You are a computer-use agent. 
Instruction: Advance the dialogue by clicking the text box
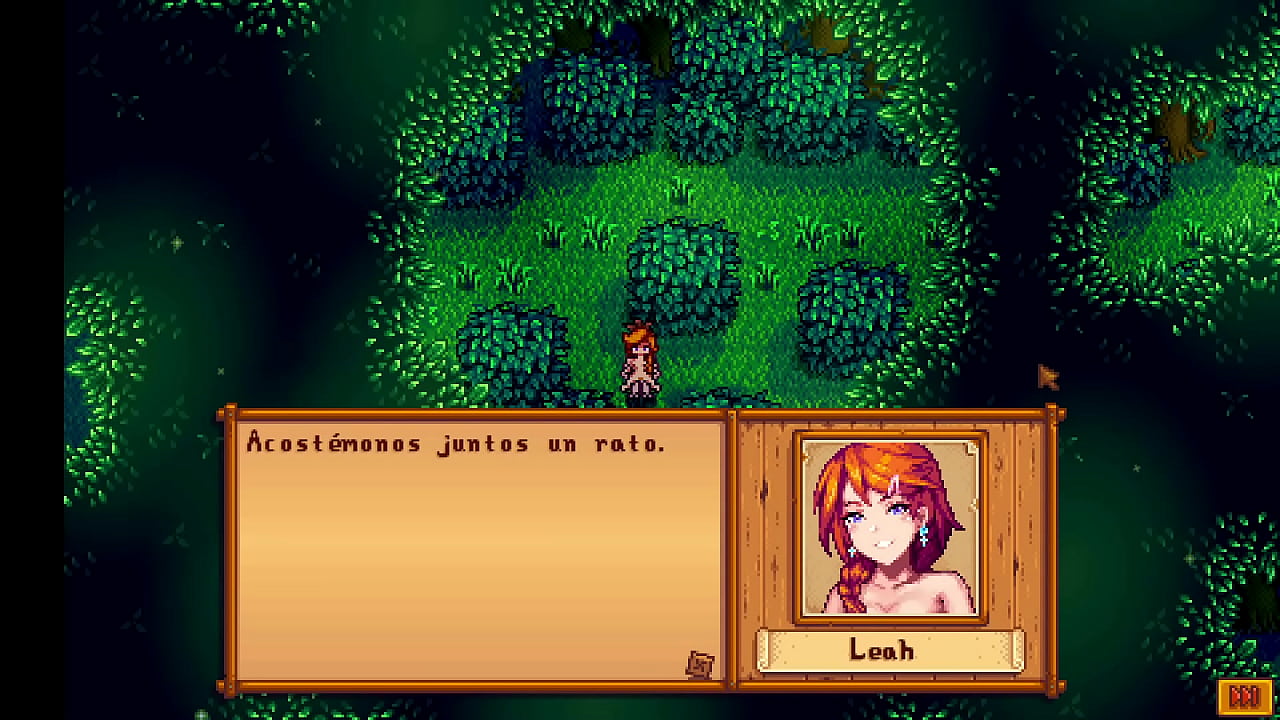[x=470, y=550]
